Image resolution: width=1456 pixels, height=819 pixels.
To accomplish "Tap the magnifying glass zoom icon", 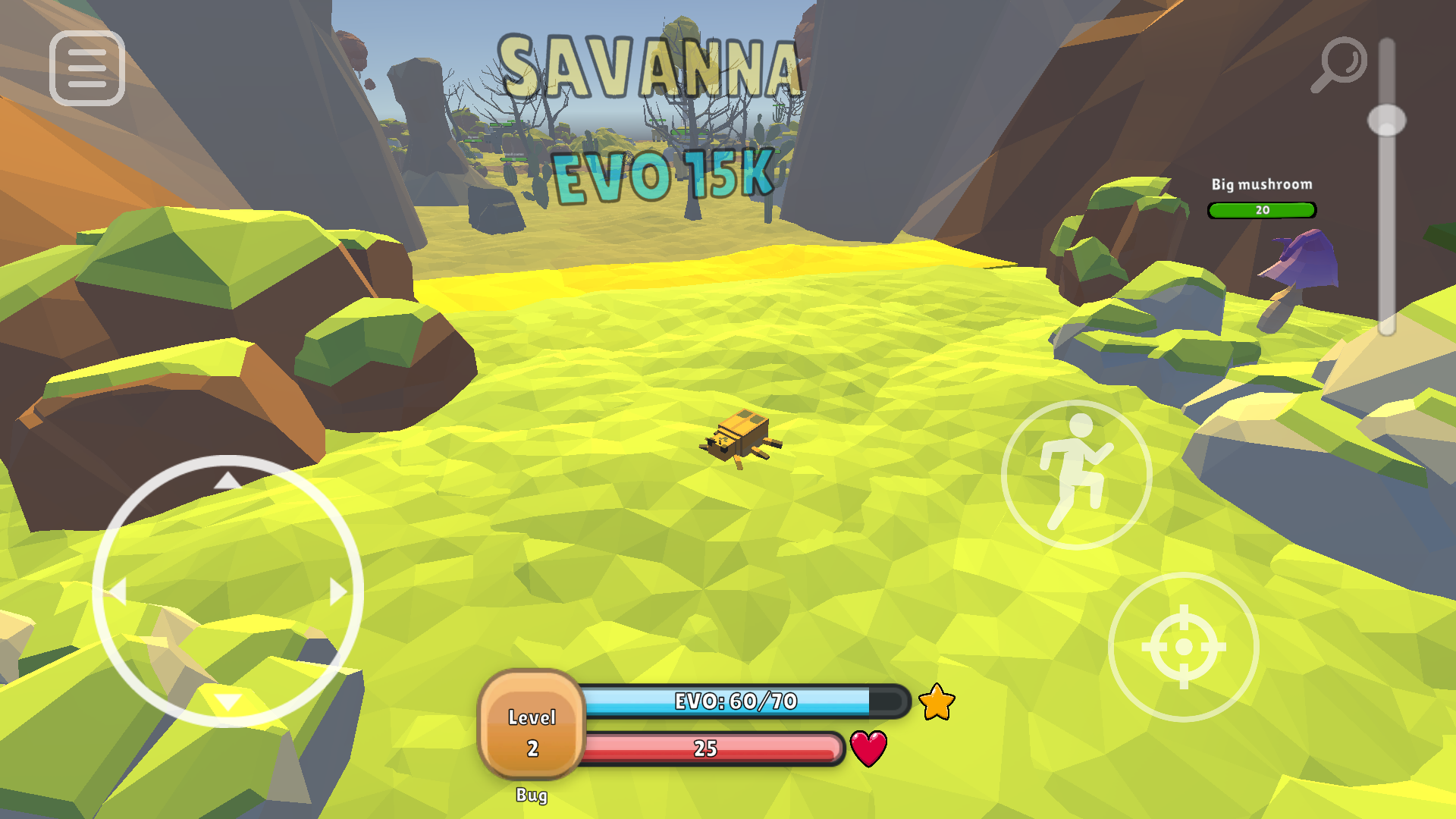I will pyautogui.click(x=1339, y=62).
